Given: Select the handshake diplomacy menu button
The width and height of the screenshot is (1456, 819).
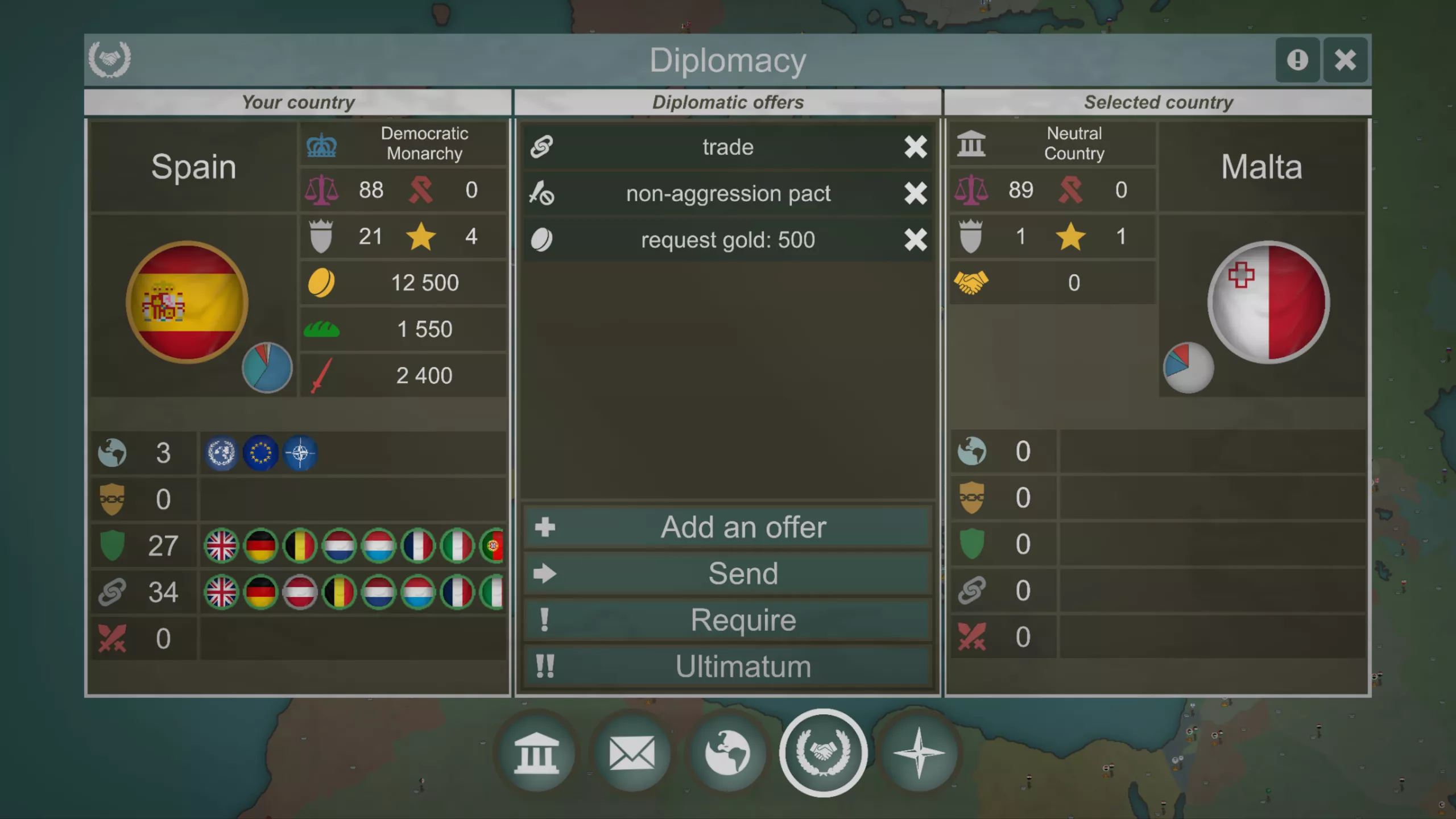Looking at the screenshot, I should pyautogui.click(x=823, y=754).
